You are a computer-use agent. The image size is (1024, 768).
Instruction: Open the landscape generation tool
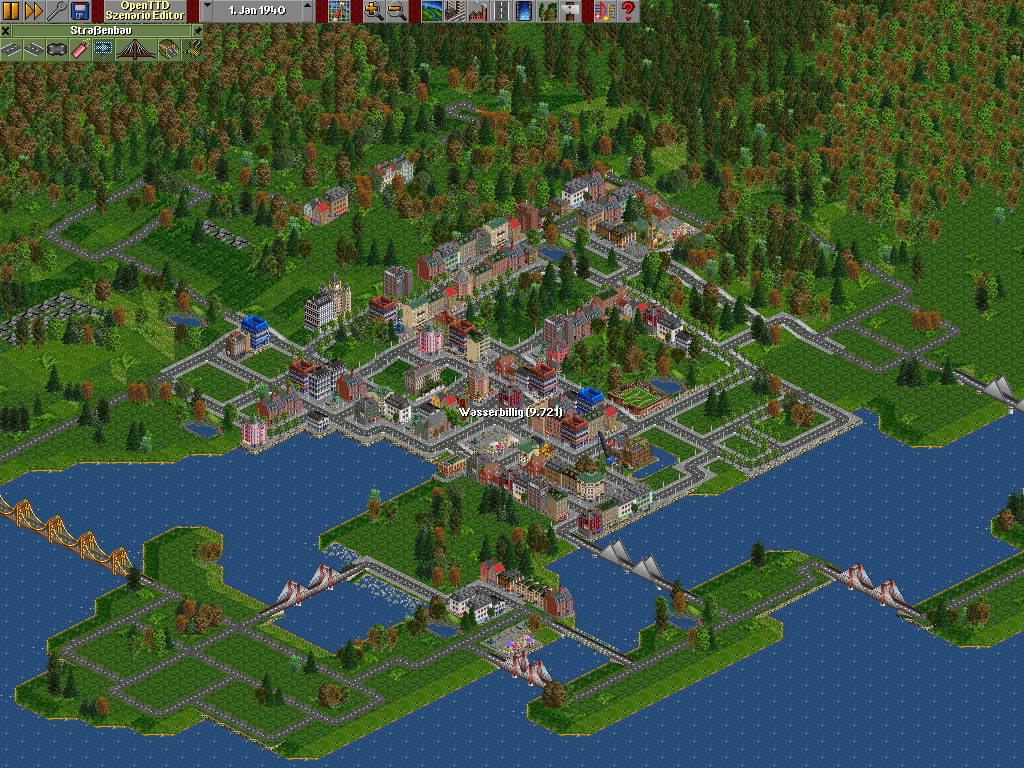point(431,11)
